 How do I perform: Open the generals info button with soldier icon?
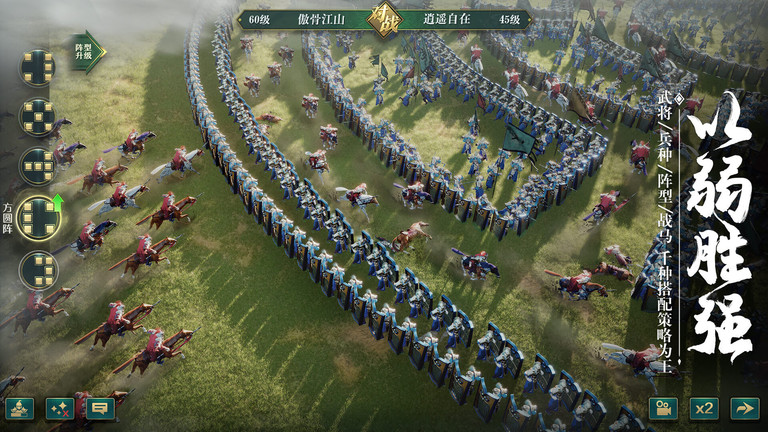[x=19, y=408]
